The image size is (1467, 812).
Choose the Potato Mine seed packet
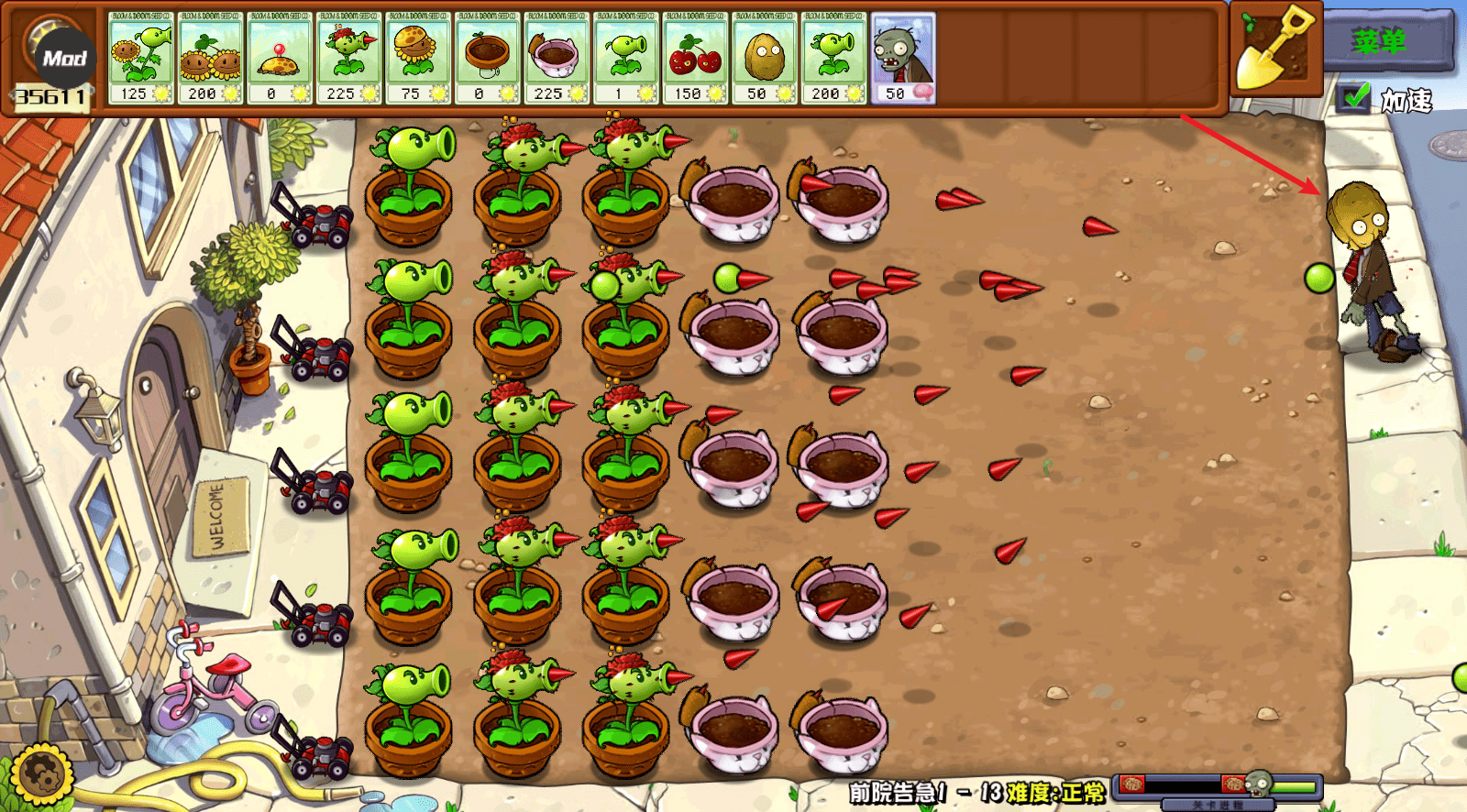point(280,58)
